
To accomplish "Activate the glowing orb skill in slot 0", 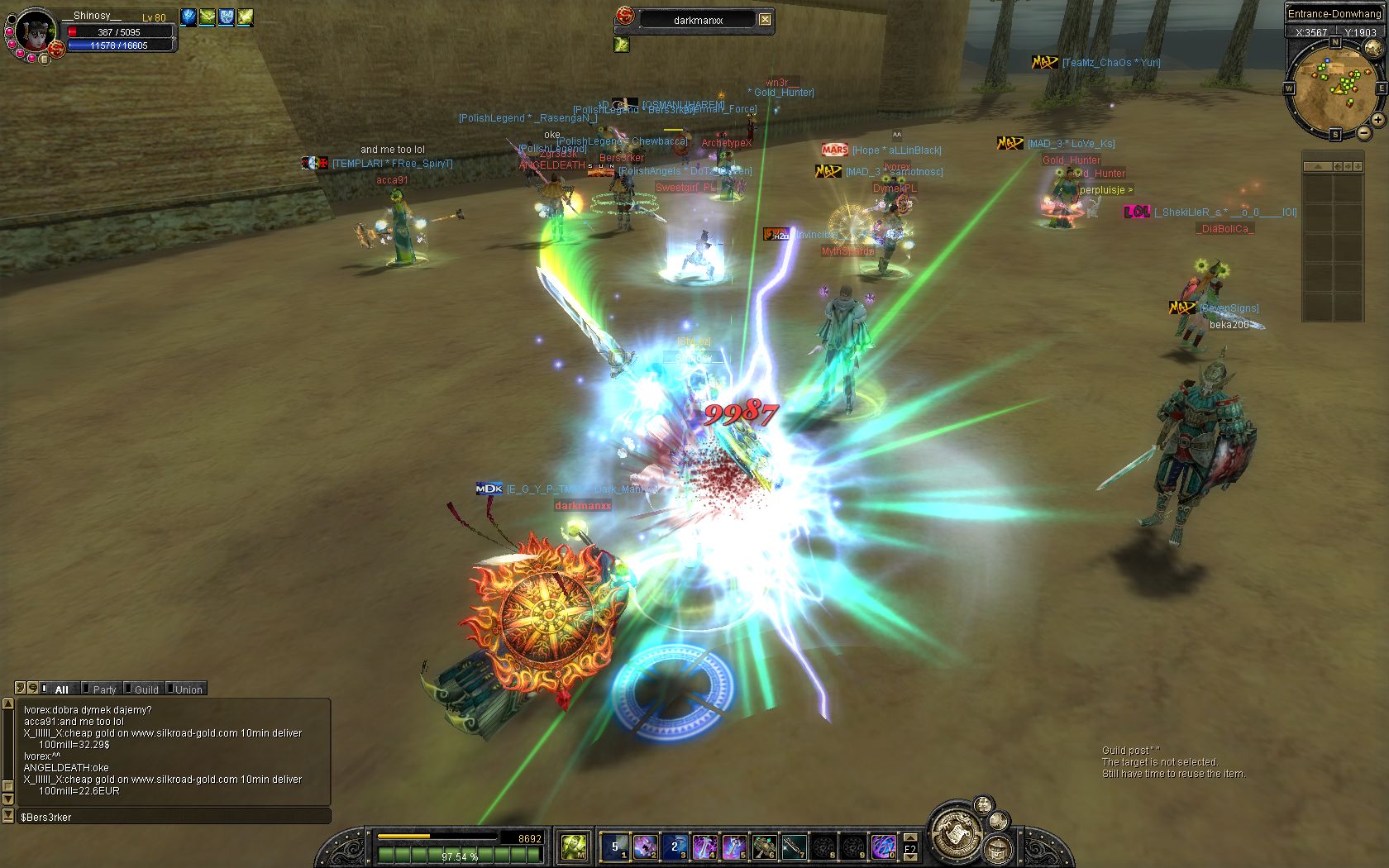I will (x=882, y=847).
